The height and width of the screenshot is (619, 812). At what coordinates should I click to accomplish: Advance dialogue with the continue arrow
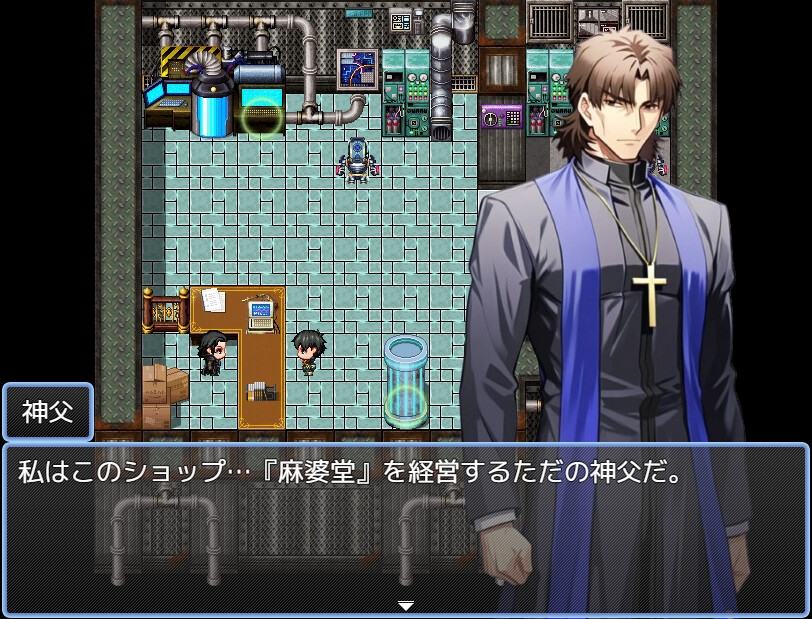[x=405, y=605]
